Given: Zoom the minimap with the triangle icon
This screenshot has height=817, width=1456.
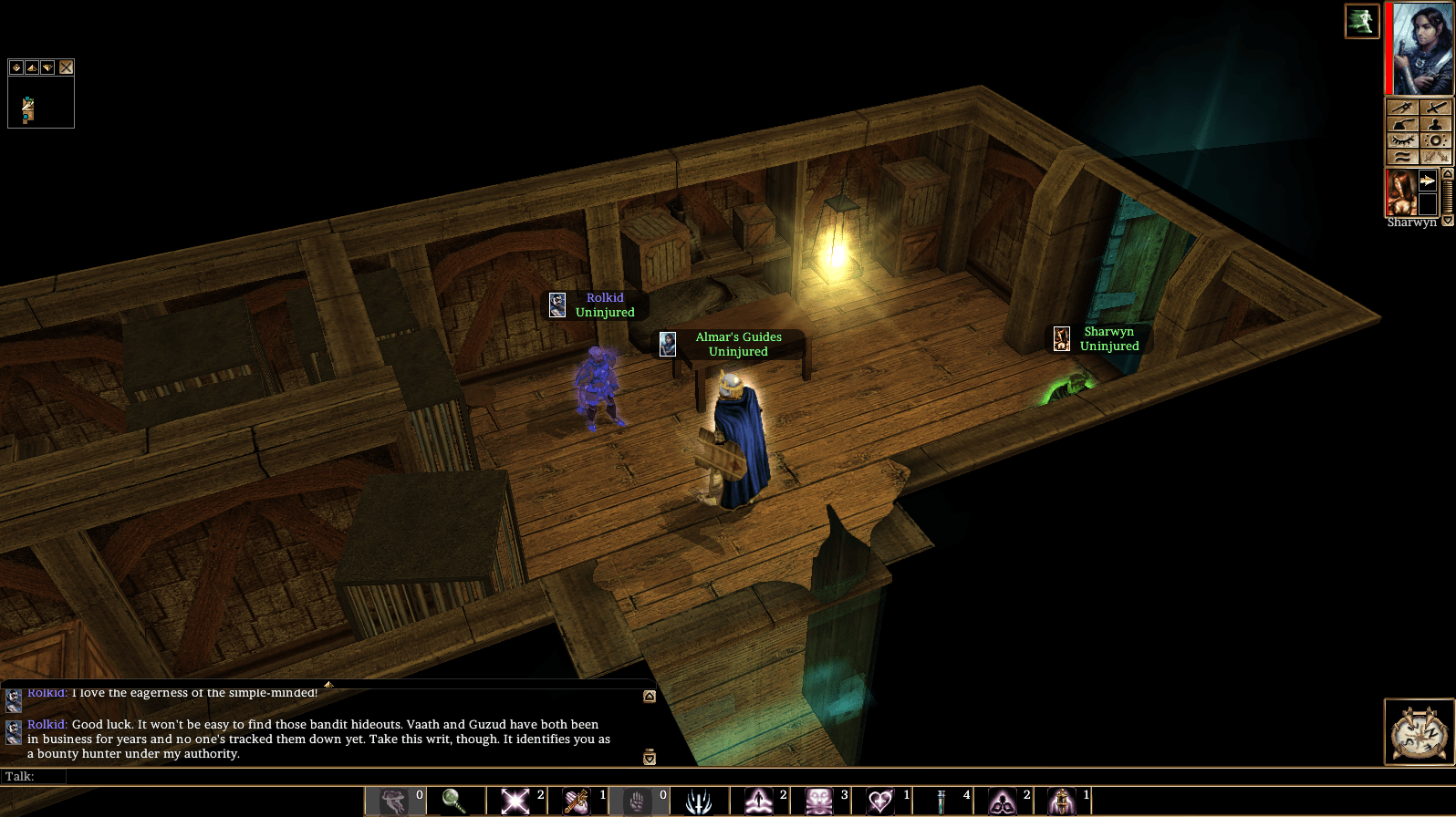Looking at the screenshot, I should [x=32, y=67].
